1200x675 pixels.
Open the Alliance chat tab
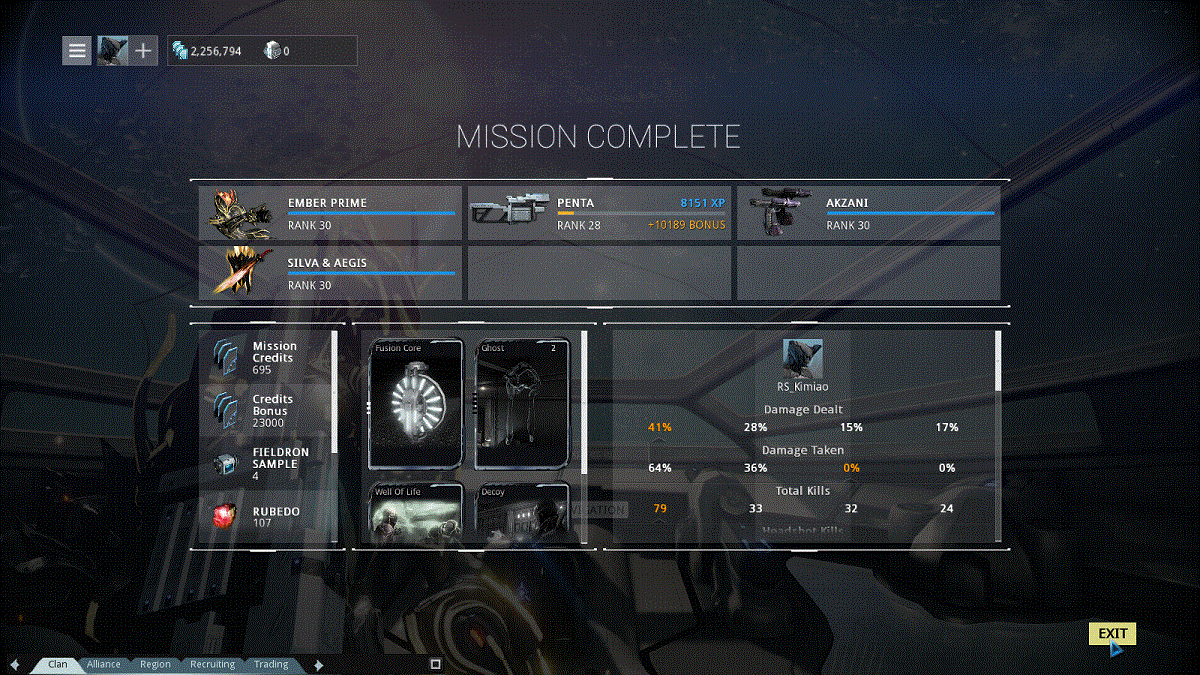pyautogui.click(x=104, y=664)
